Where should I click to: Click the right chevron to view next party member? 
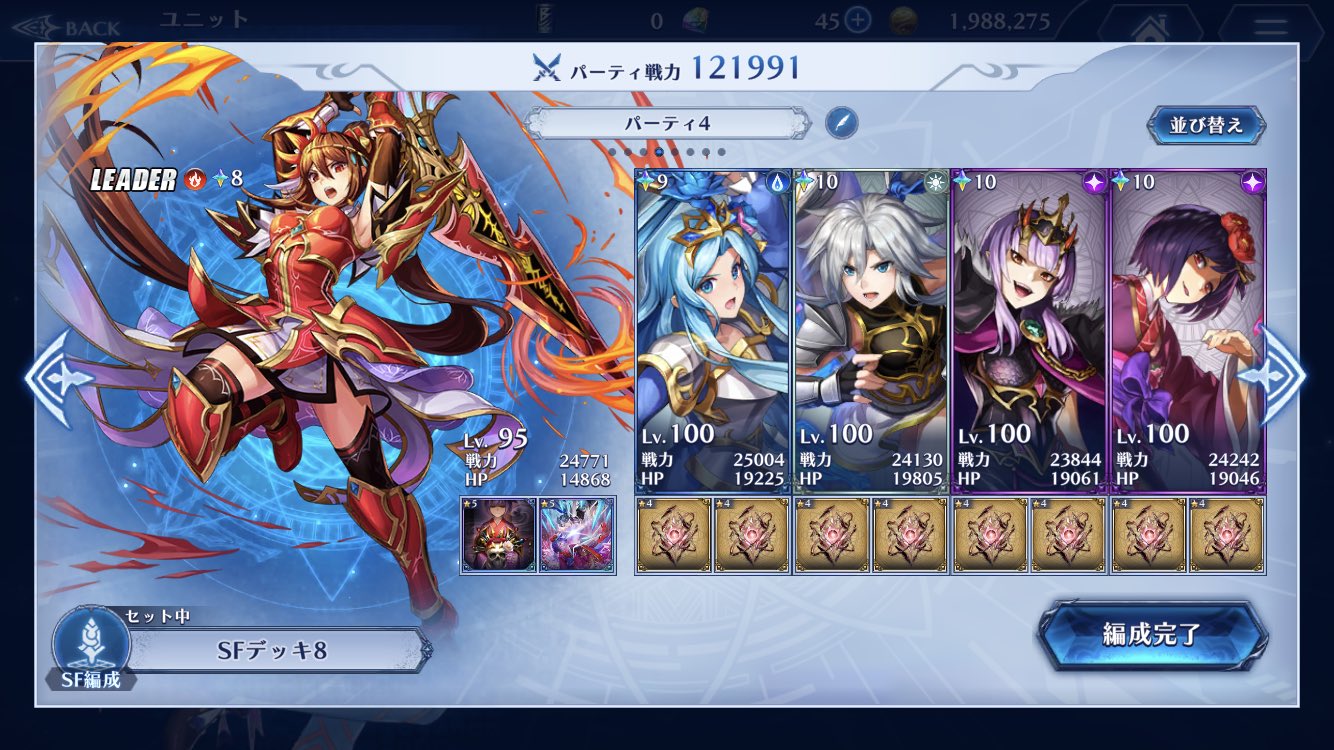1283,375
